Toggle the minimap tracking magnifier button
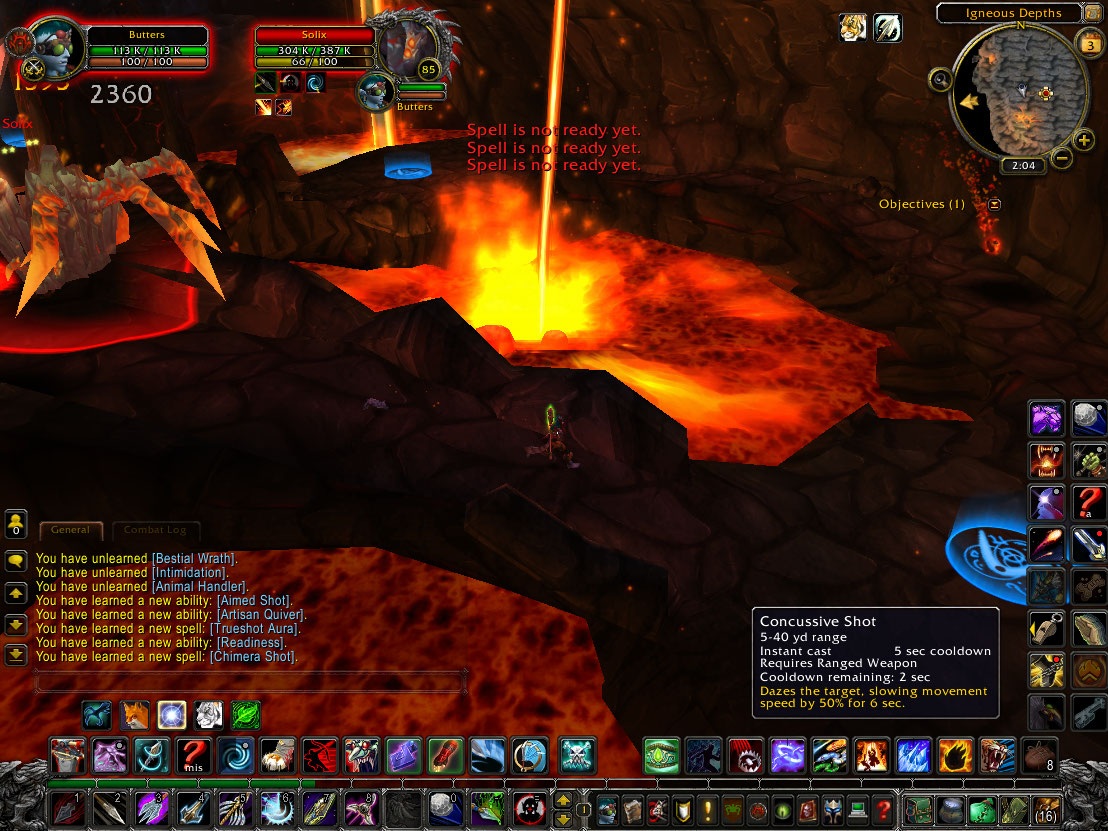This screenshot has height=831, width=1108. coord(940,80)
